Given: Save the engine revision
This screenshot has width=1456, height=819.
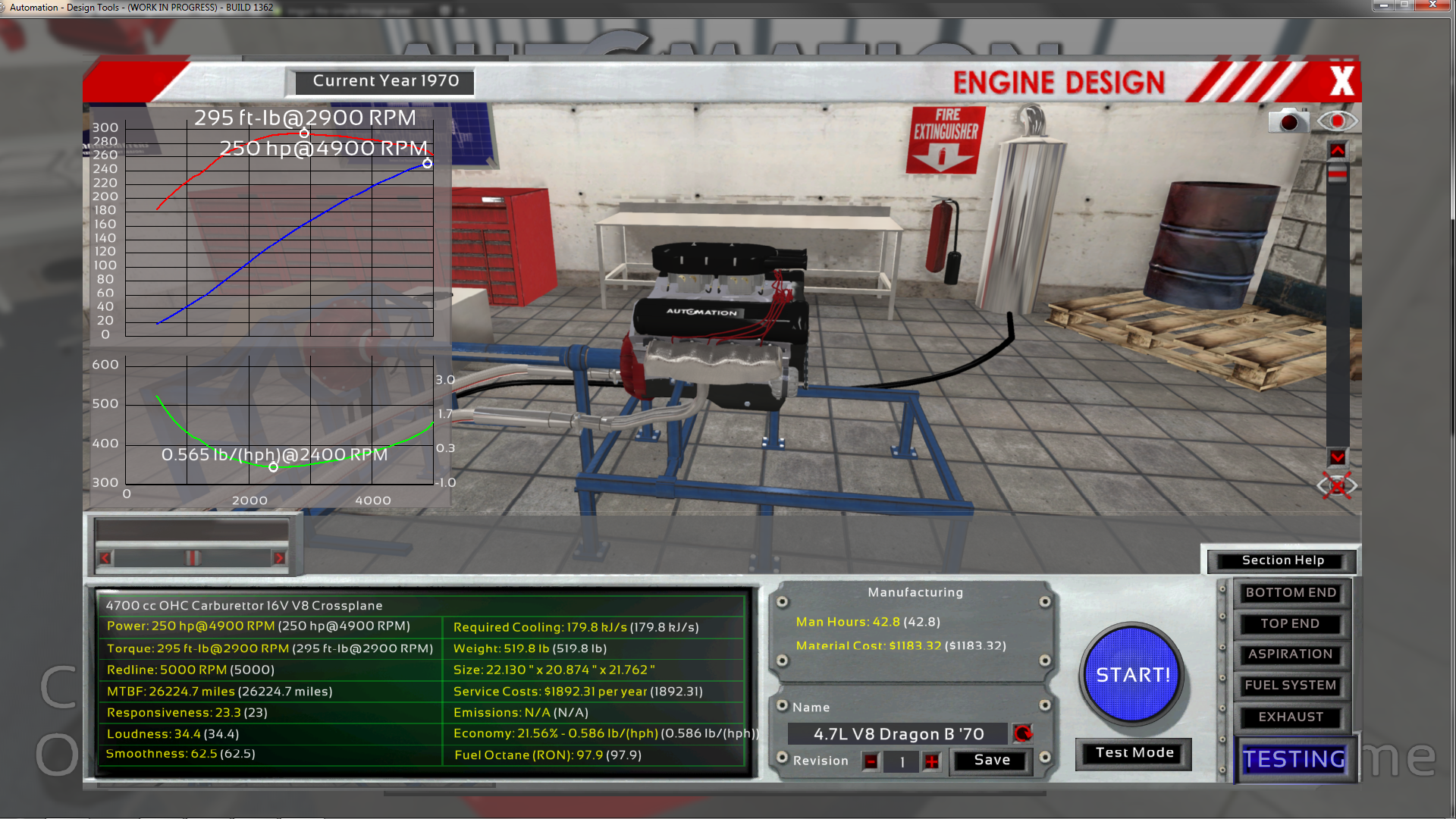Looking at the screenshot, I should pyautogui.click(x=992, y=760).
